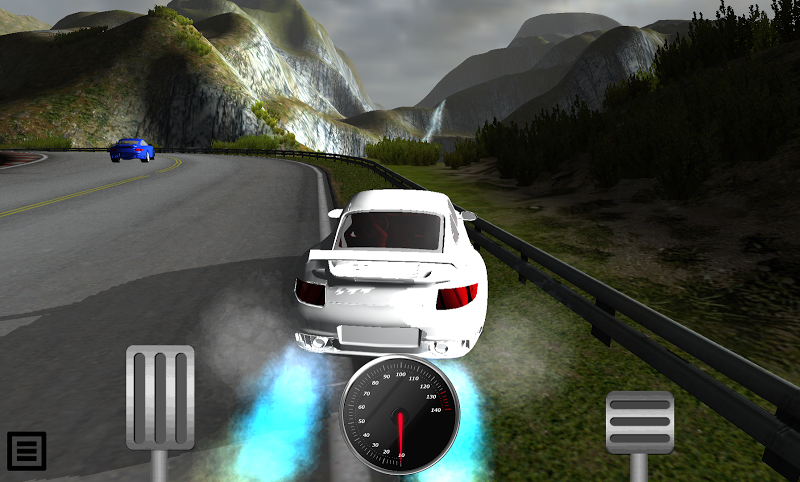Open the menu with the three-line icon

27,451
